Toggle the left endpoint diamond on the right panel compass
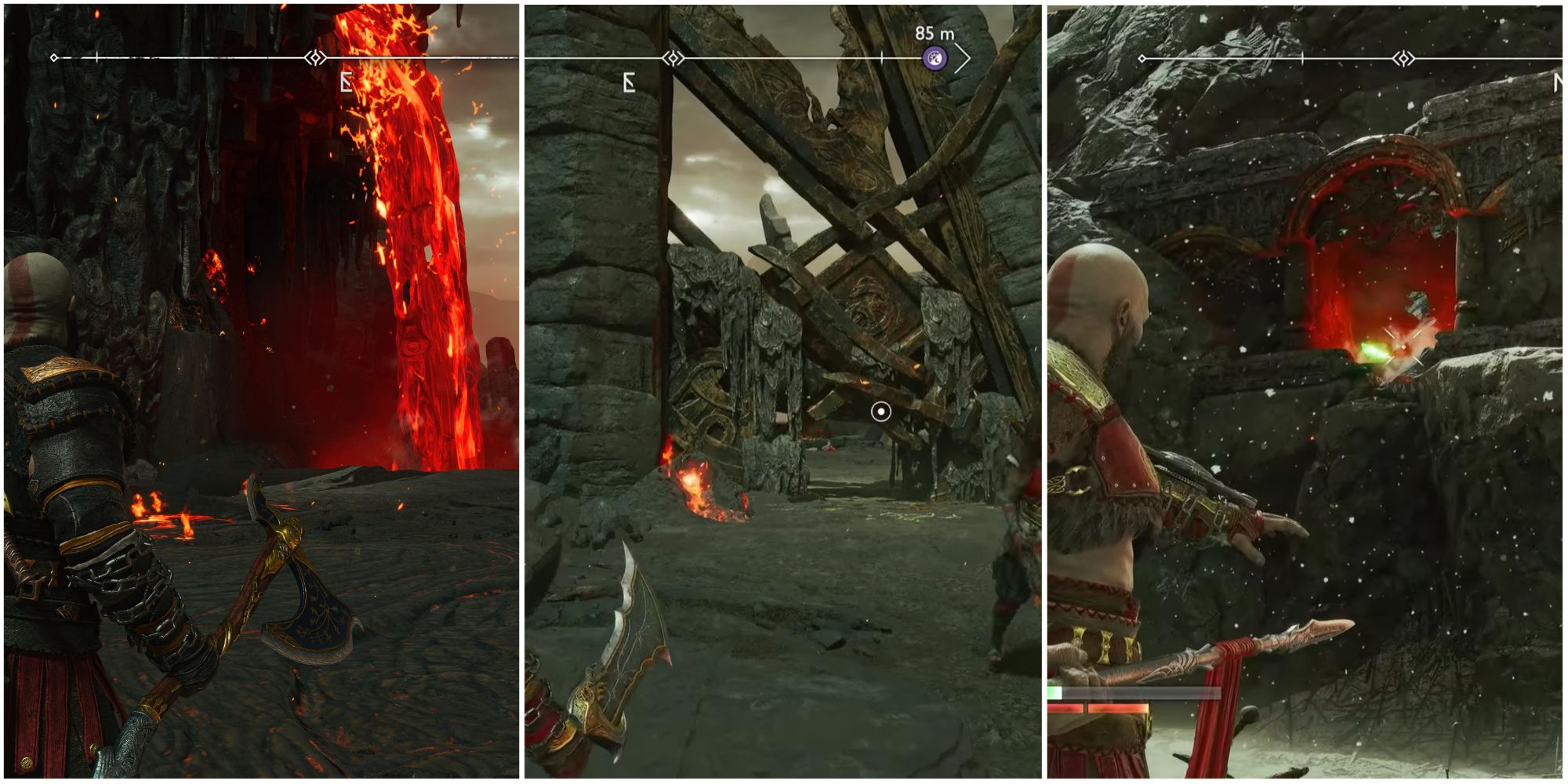1568x784 pixels. click(1142, 58)
